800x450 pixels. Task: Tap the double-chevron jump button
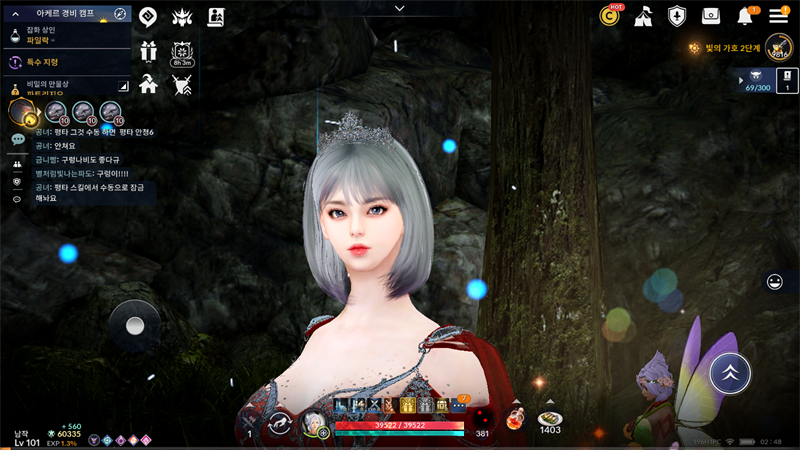click(x=730, y=371)
